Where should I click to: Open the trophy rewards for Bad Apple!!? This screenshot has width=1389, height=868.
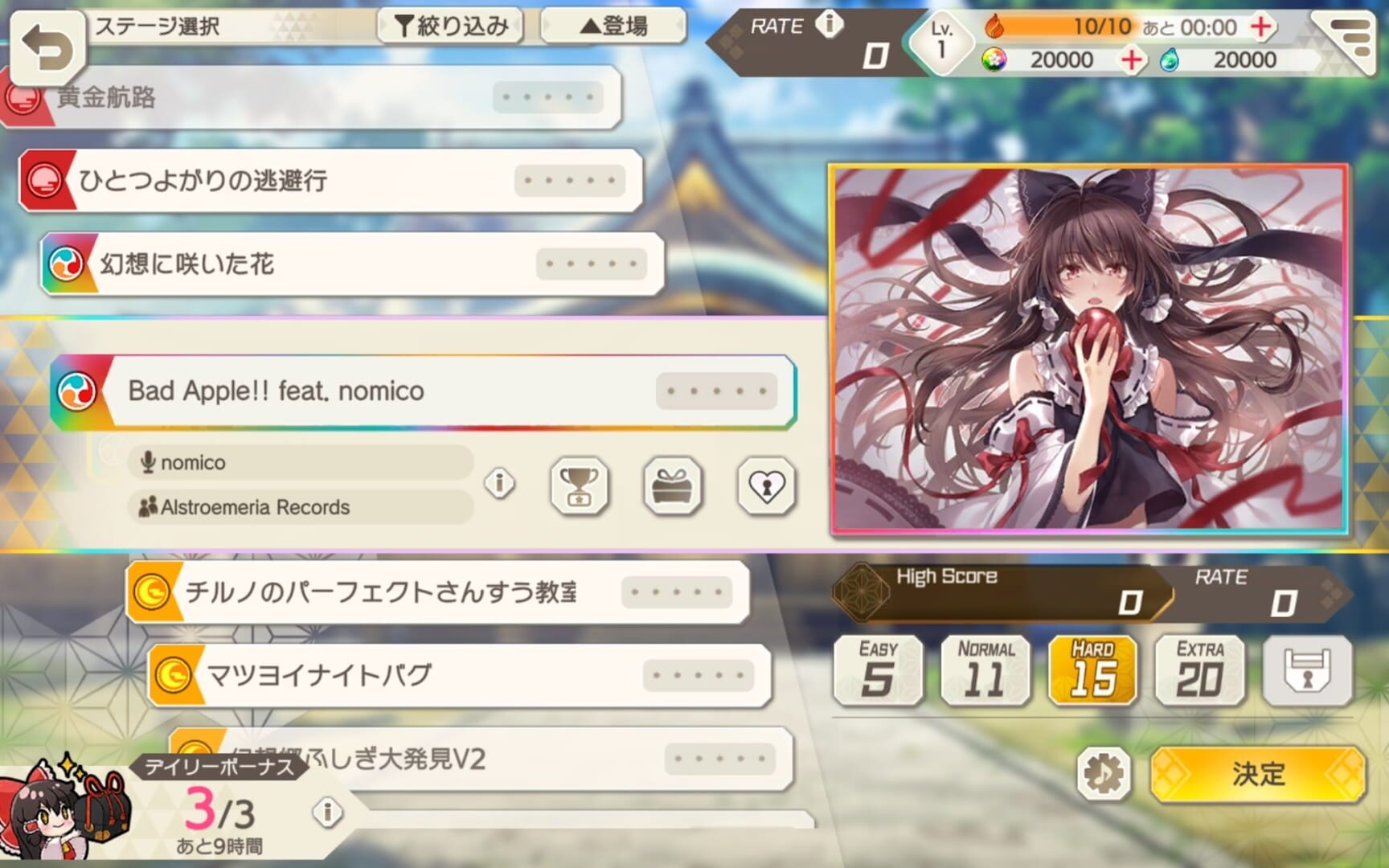[579, 486]
